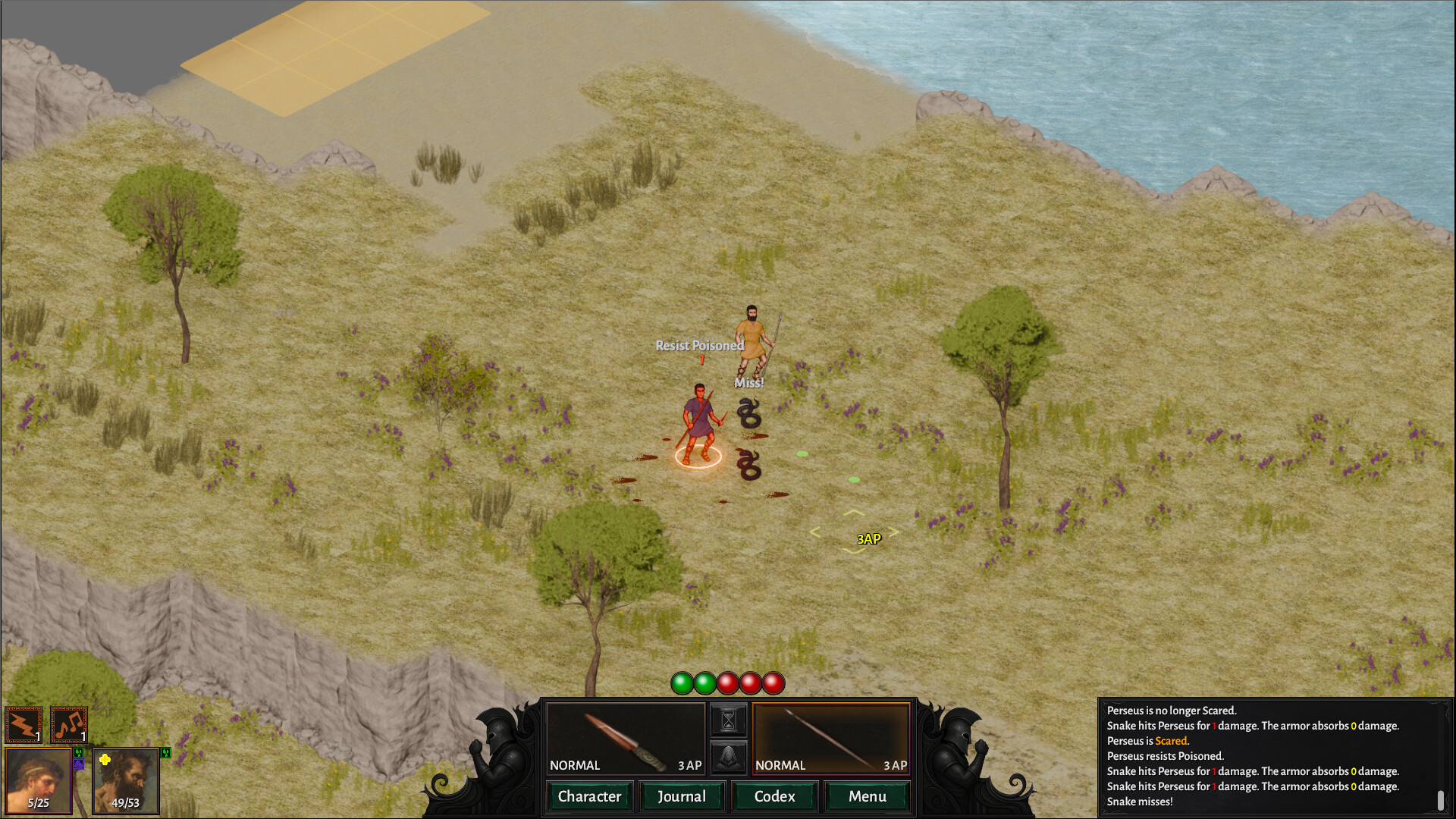Toggle the hooded figure sneak button
Image resolution: width=1456 pixels, height=819 pixels.
[x=728, y=757]
